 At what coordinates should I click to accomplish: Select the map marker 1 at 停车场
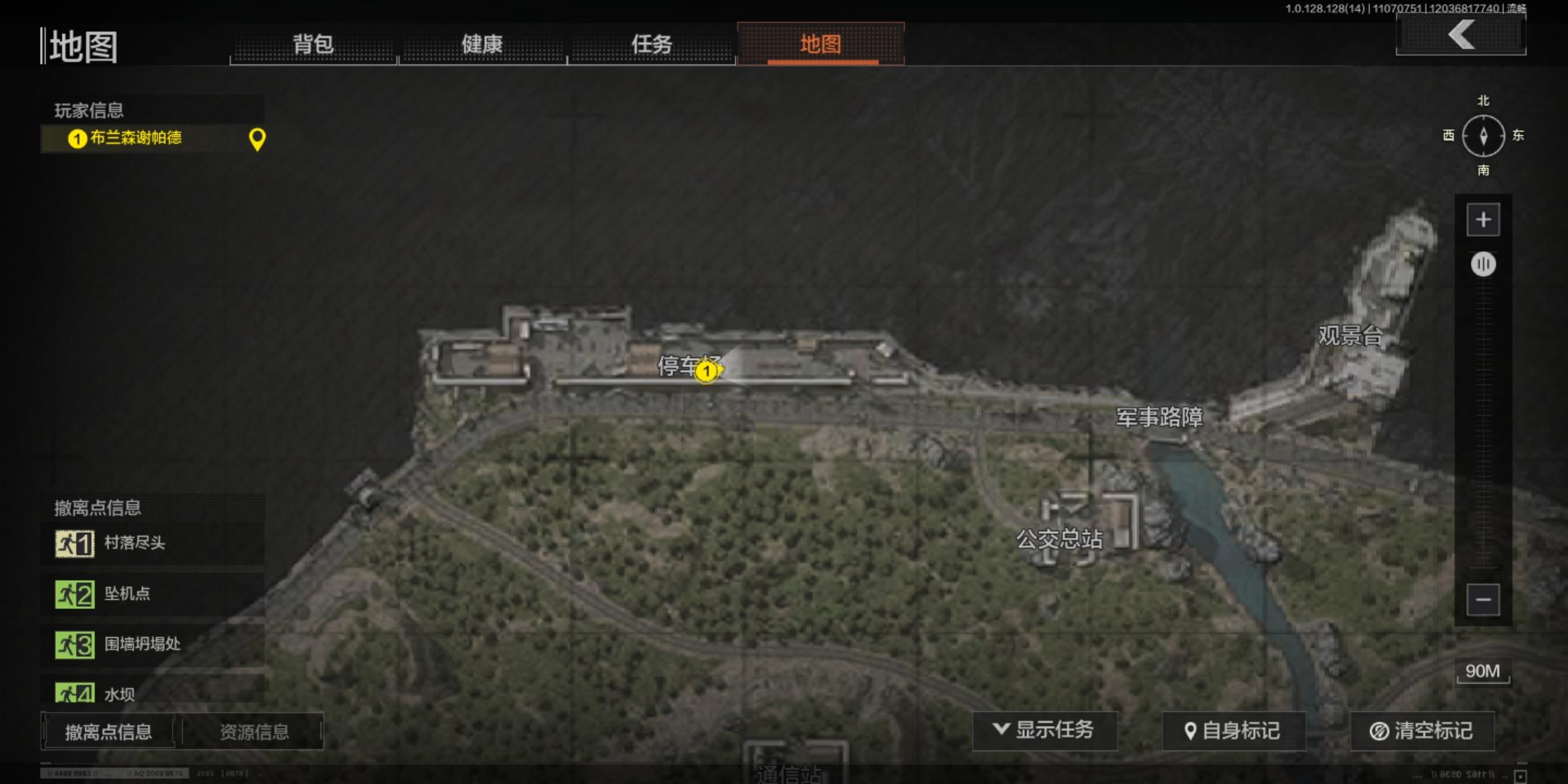pos(709,372)
